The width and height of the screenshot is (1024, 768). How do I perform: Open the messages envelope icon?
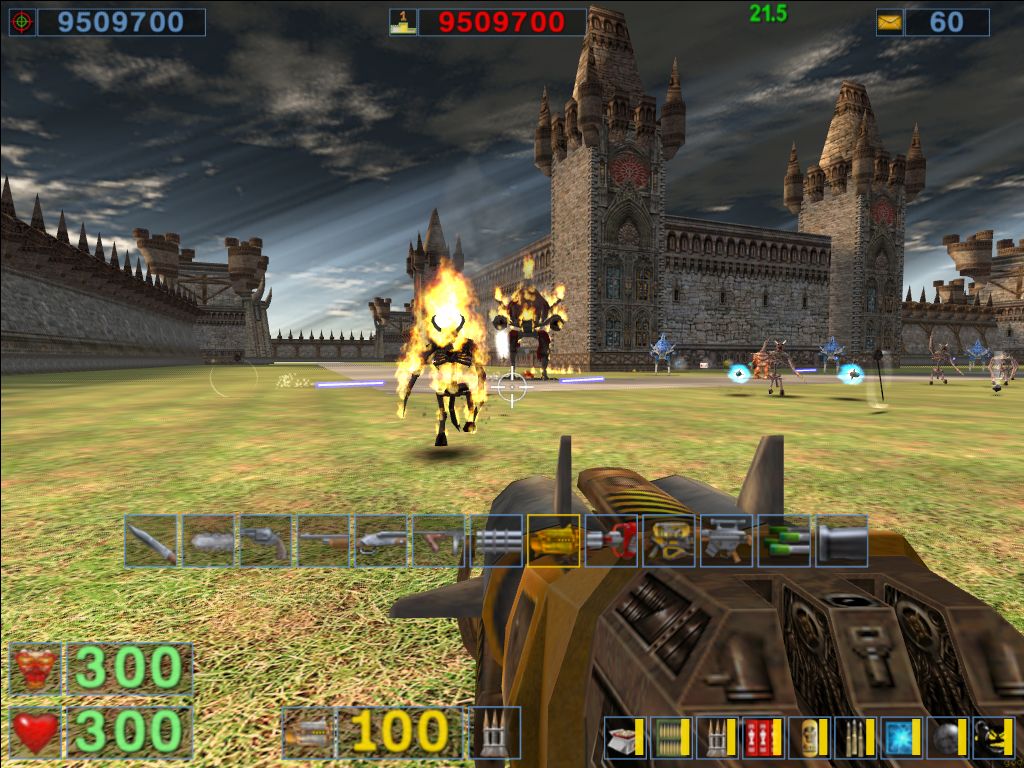[x=889, y=22]
